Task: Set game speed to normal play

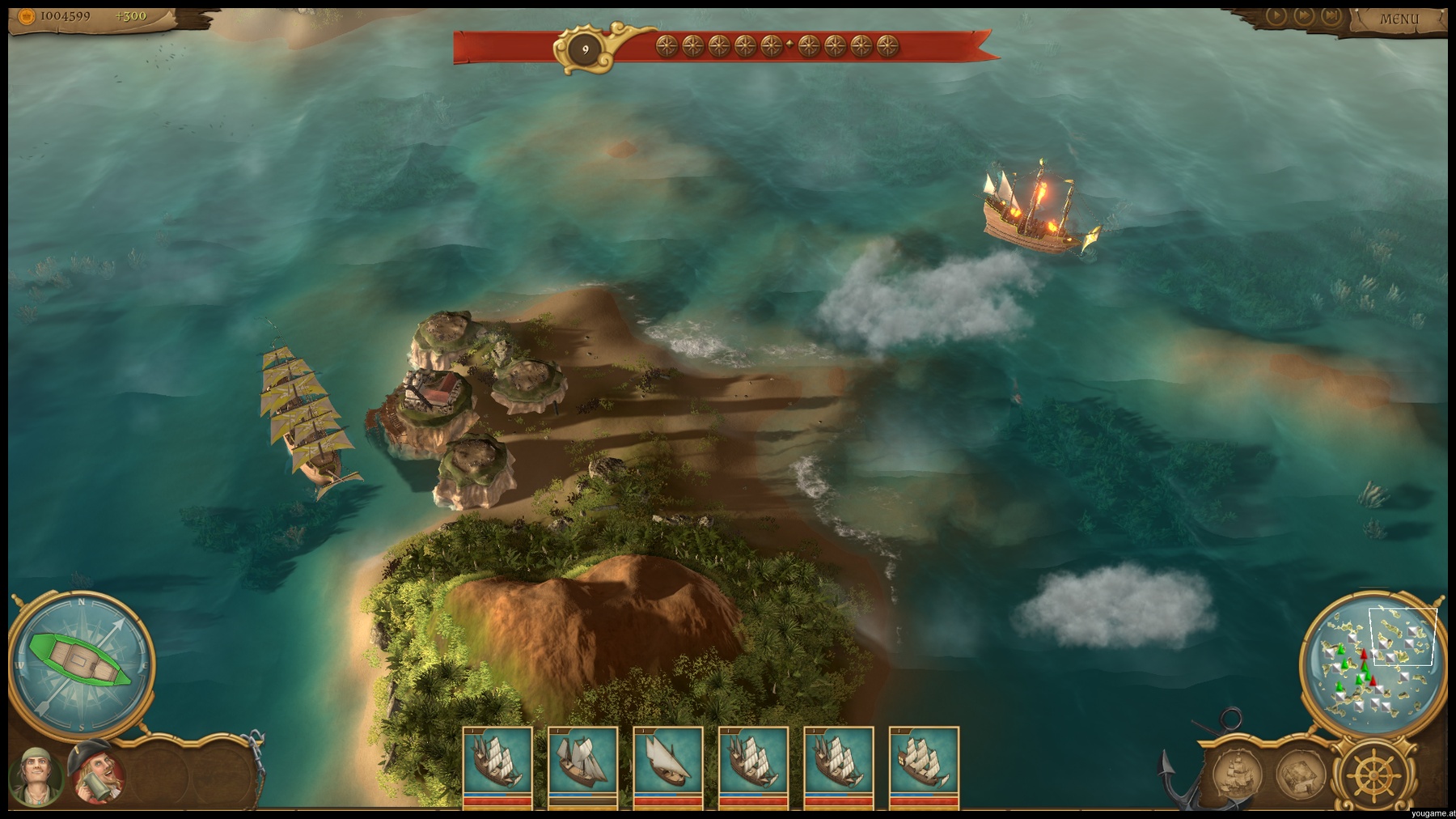Action: pyautogui.click(x=1276, y=15)
